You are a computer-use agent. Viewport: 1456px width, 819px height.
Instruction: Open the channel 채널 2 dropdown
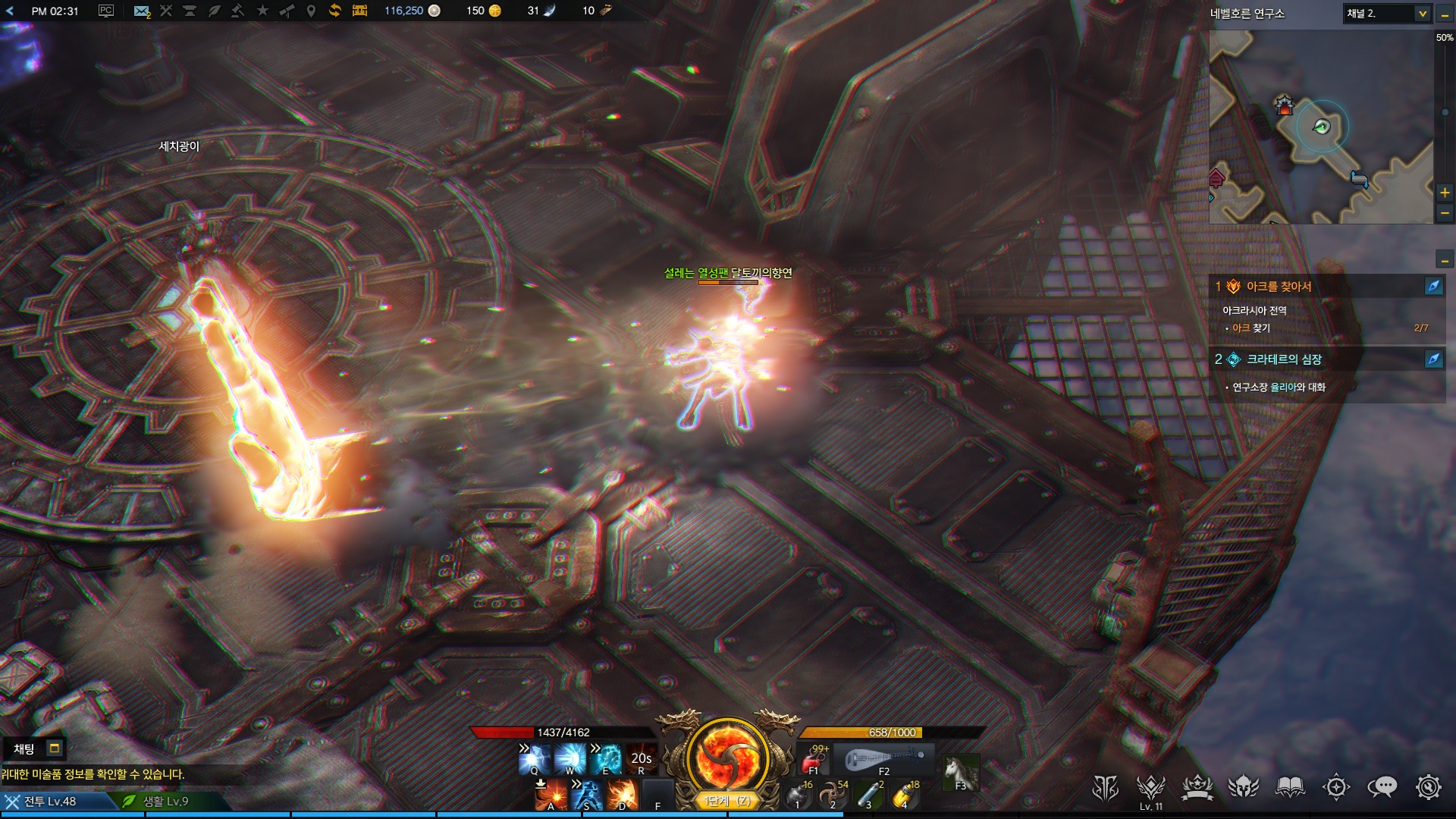(1422, 14)
